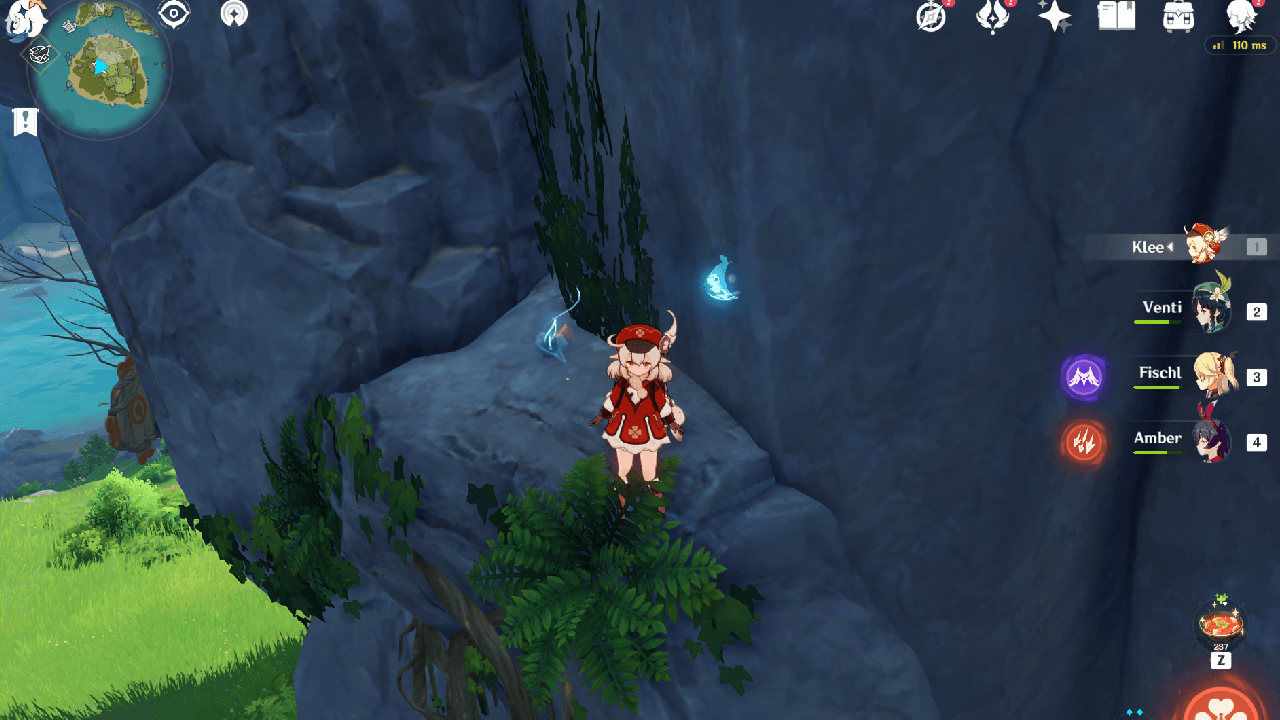Toggle the eye-shaped Elemental Sight icon

pyautogui.click(x=174, y=14)
